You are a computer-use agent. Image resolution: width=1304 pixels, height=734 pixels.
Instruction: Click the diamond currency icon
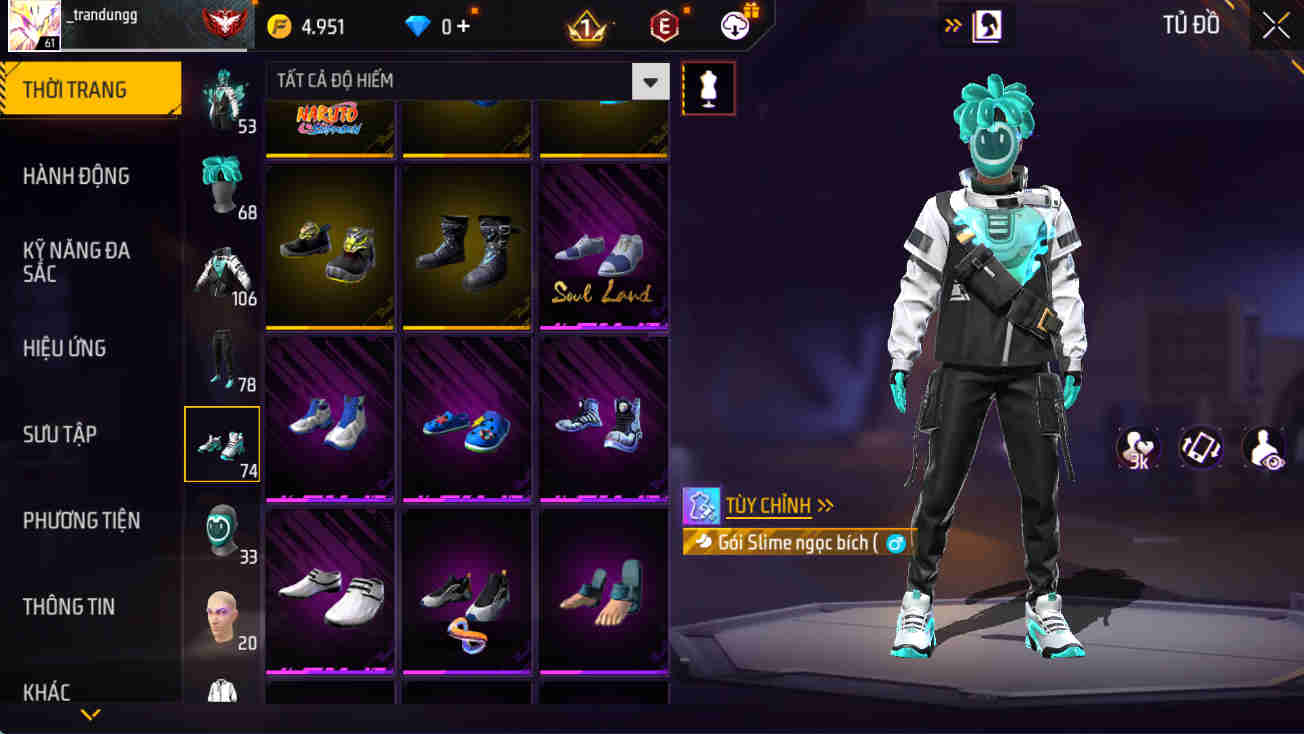pos(417,26)
